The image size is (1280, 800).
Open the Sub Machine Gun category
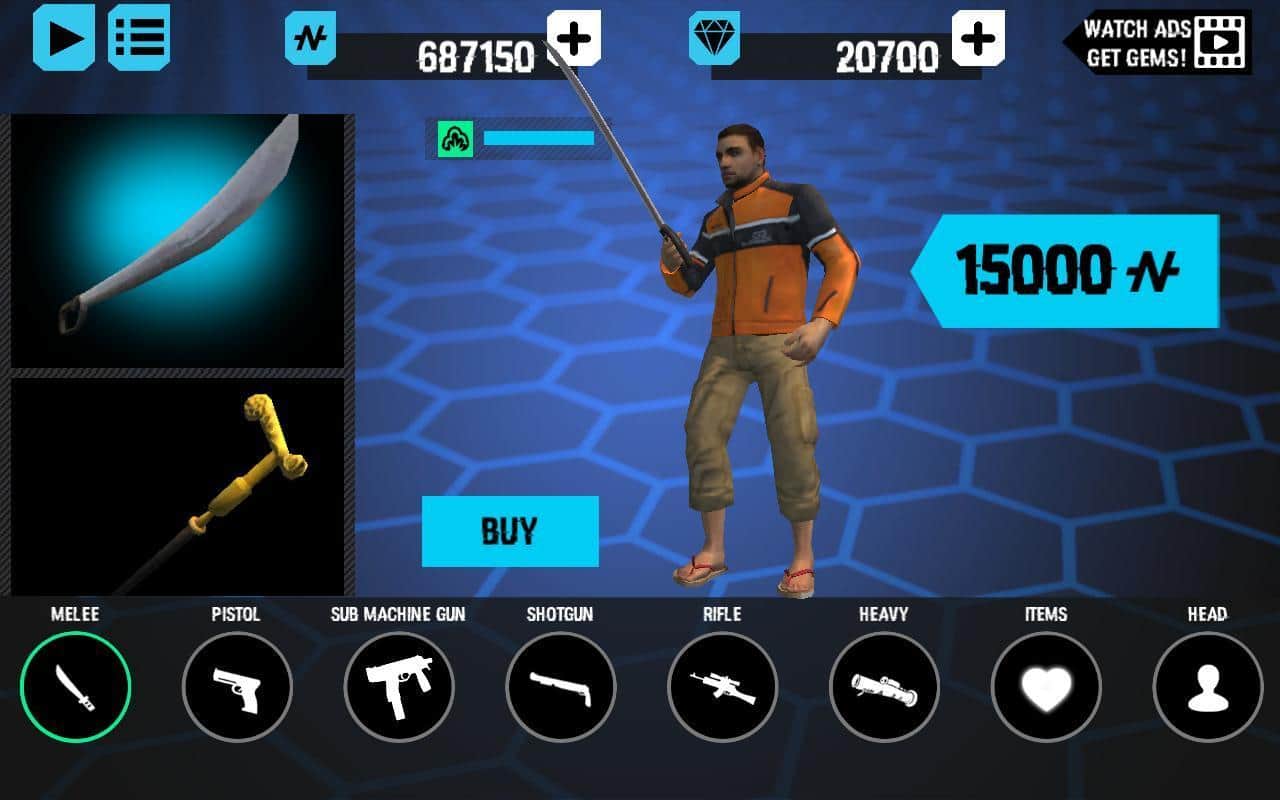point(399,687)
